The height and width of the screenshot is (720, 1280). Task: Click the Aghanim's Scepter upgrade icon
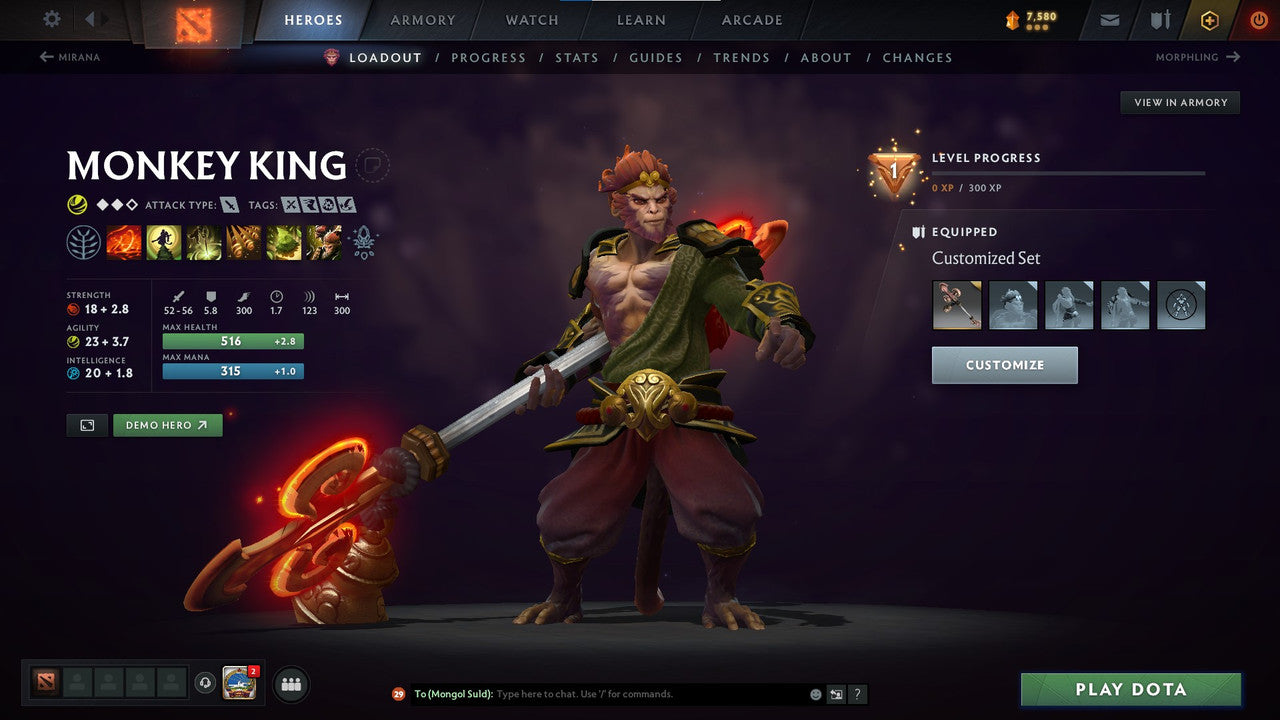362,240
